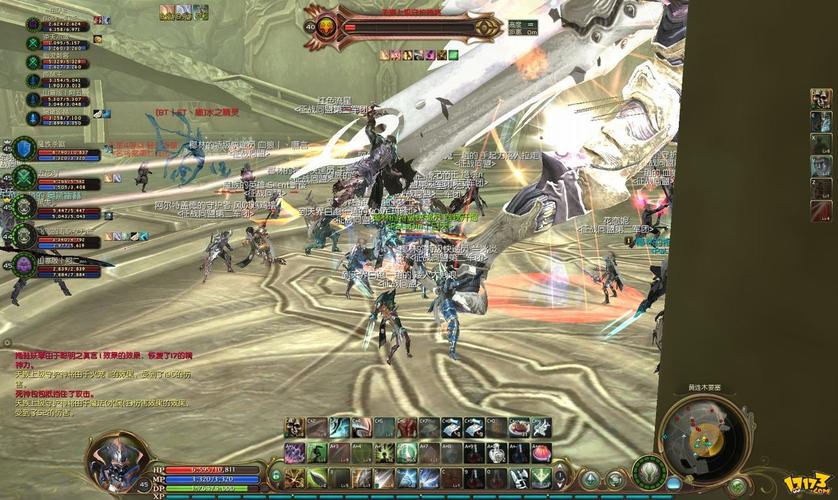Image resolution: width=838 pixels, height=500 pixels.
Task: Activate the purple lightning skill
Action: 294,453
